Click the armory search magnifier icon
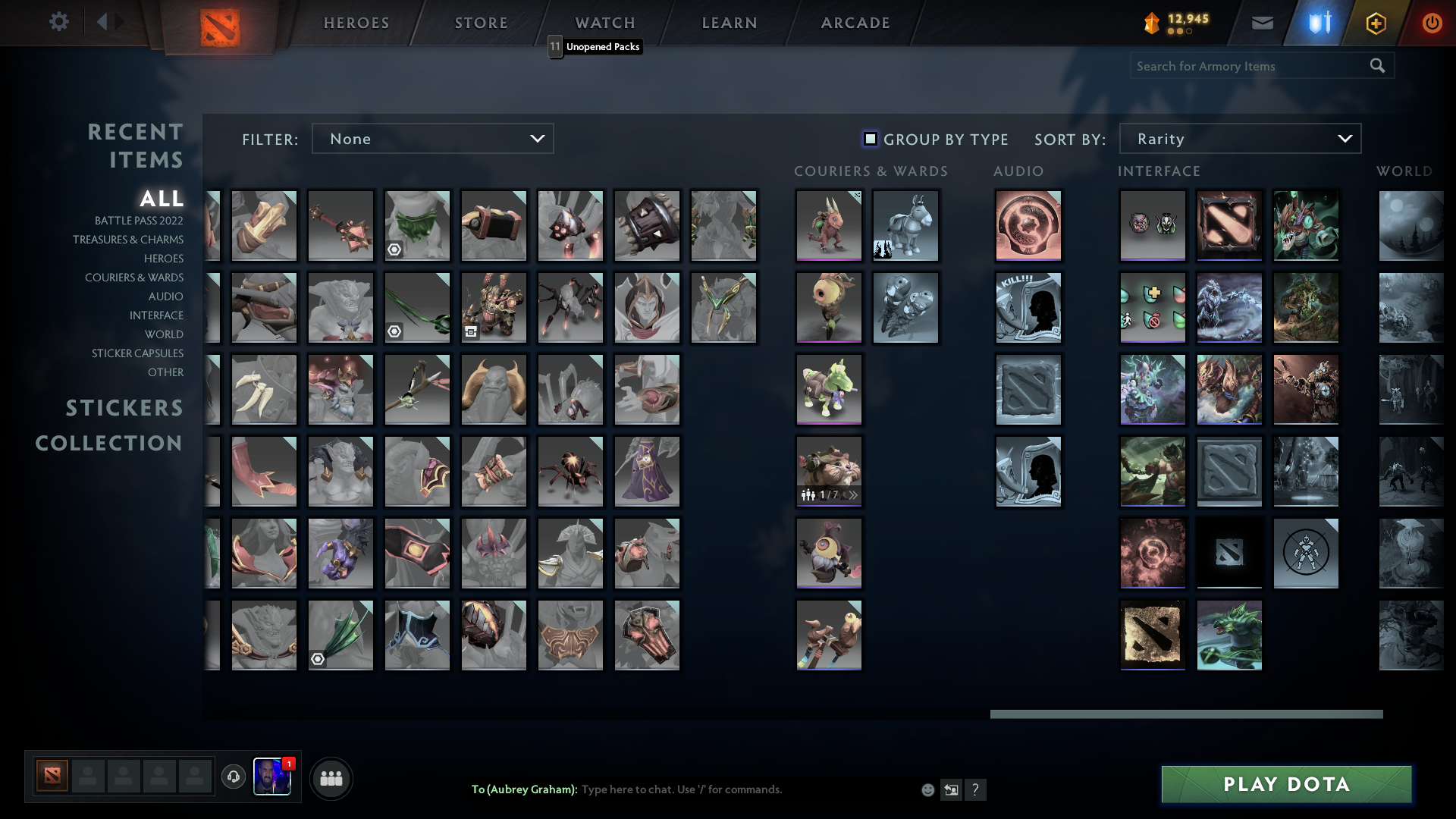The height and width of the screenshot is (819, 1456). click(1377, 65)
